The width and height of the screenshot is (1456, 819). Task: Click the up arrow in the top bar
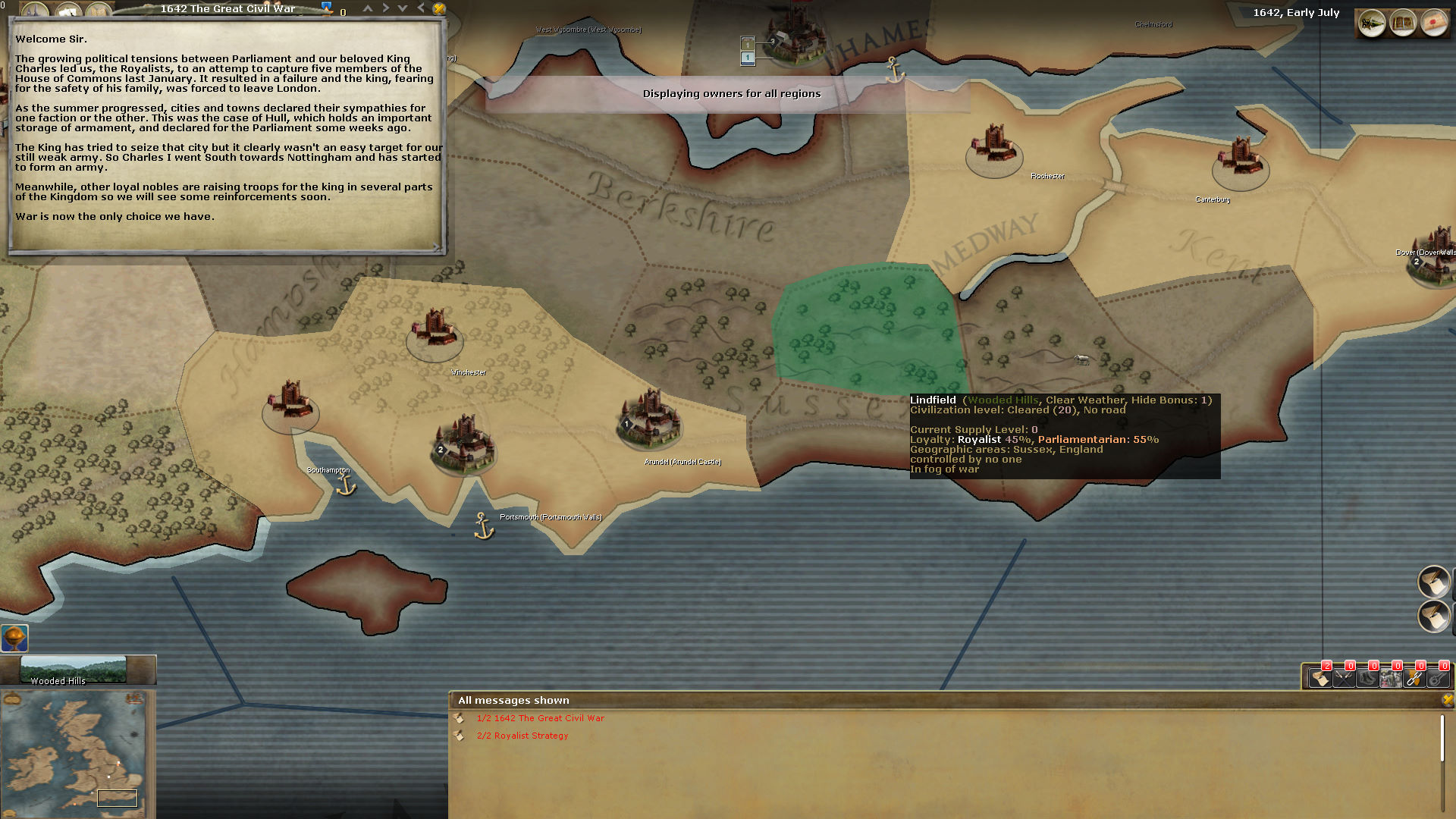[368, 8]
